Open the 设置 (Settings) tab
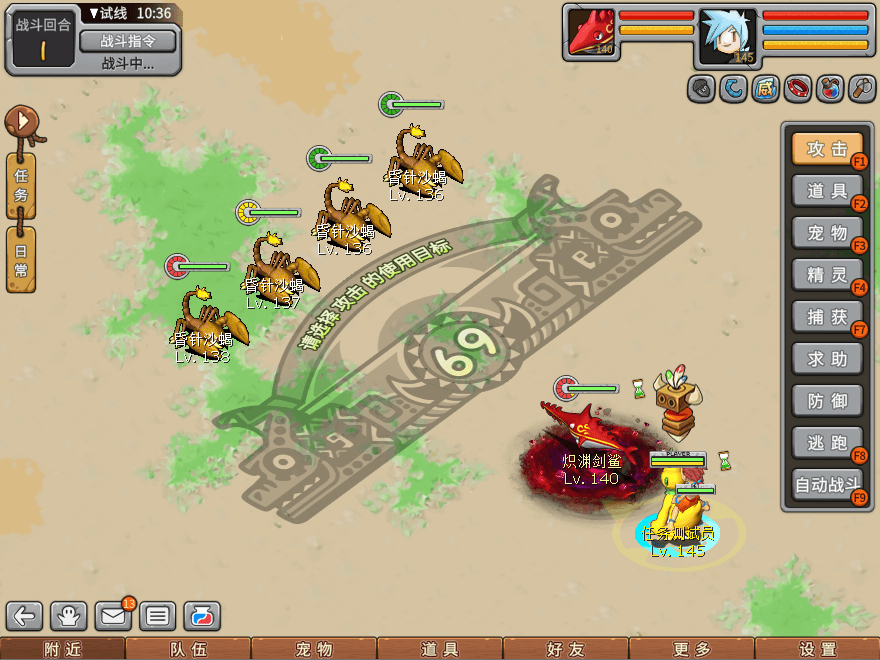Viewport: 880px width, 660px height. (x=817, y=649)
